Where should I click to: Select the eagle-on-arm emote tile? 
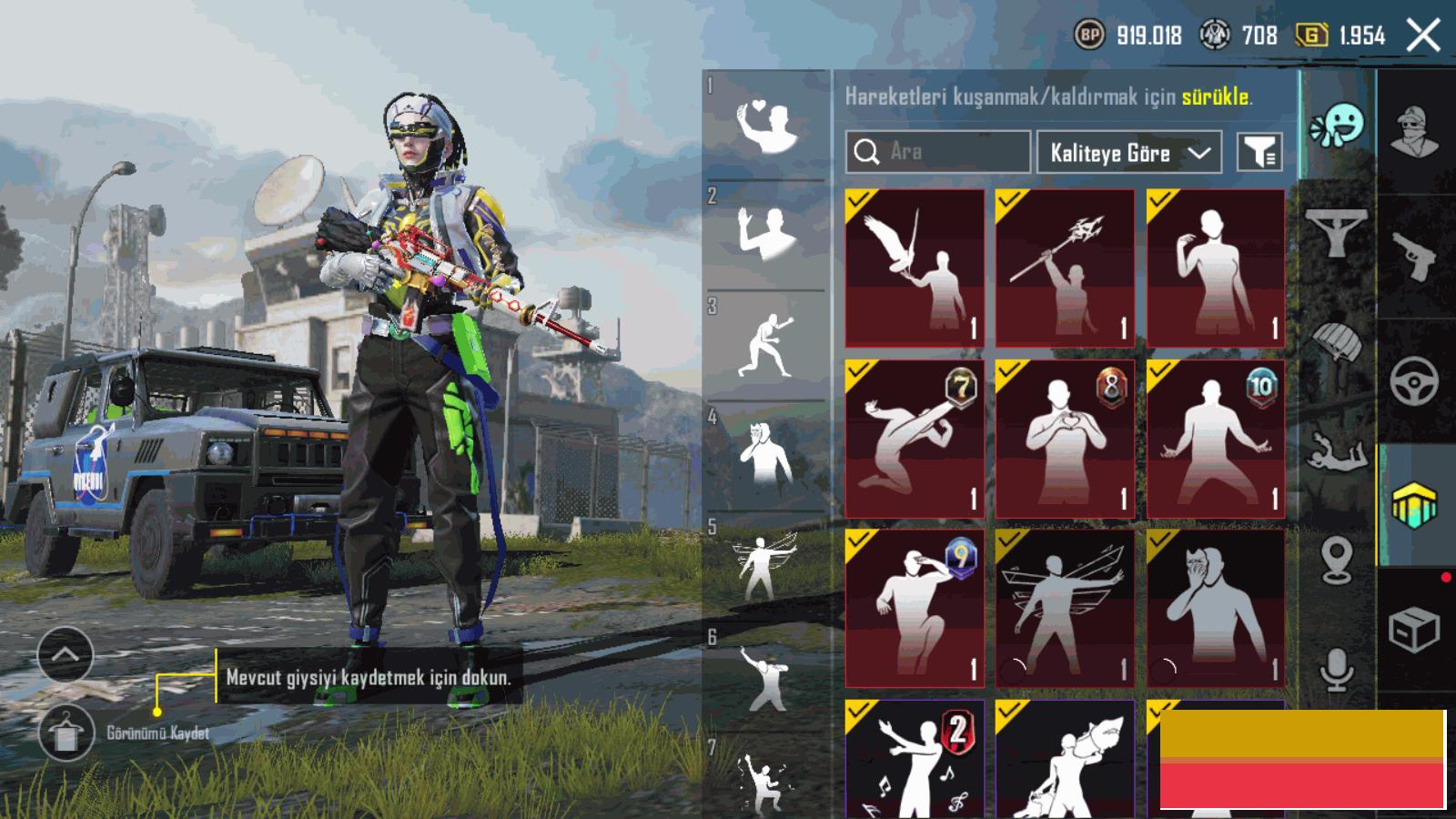[915, 268]
